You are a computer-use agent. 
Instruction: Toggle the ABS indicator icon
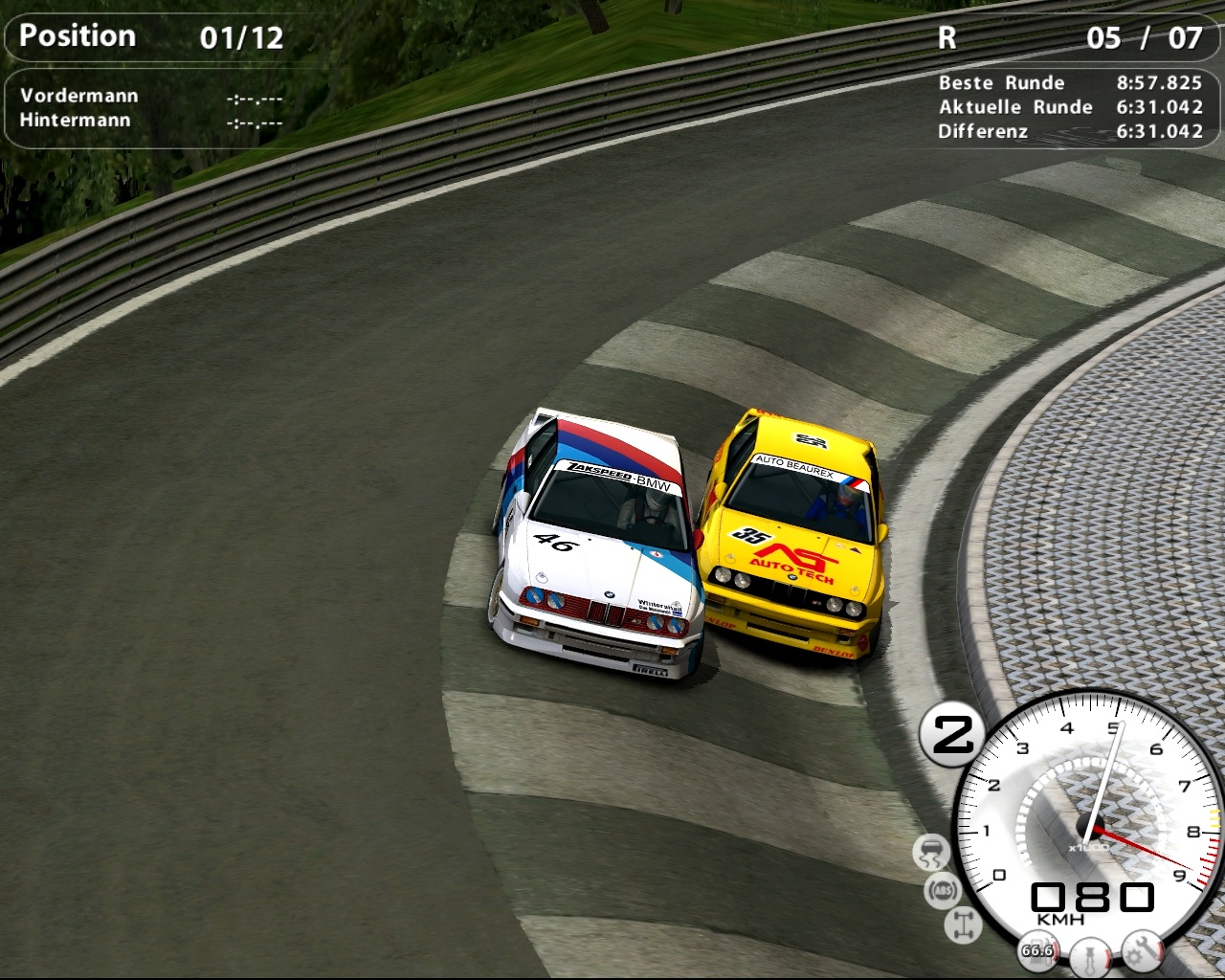[942, 889]
